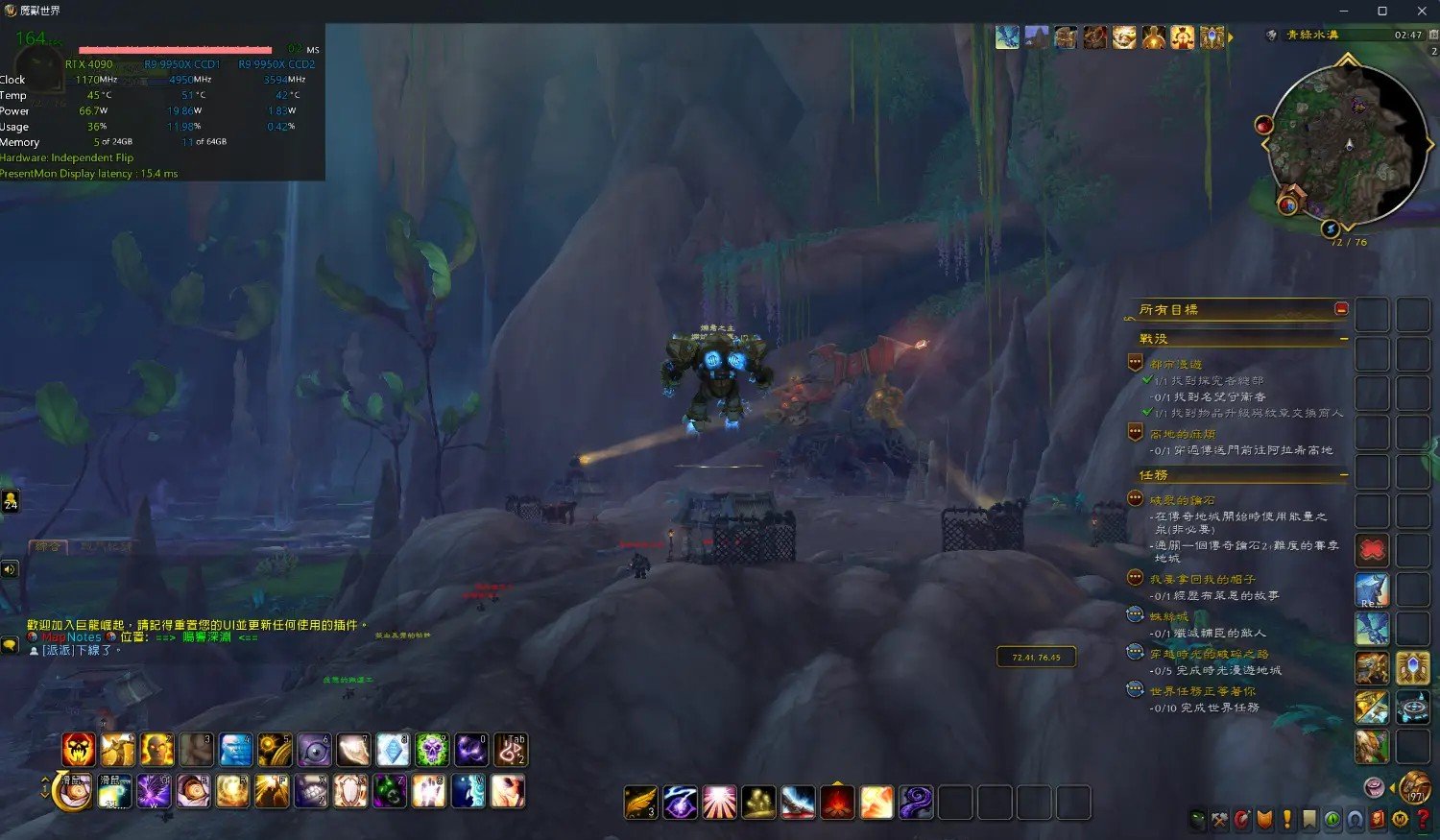
Task: Use the purple eyeball ability on key 6
Action: [314, 750]
